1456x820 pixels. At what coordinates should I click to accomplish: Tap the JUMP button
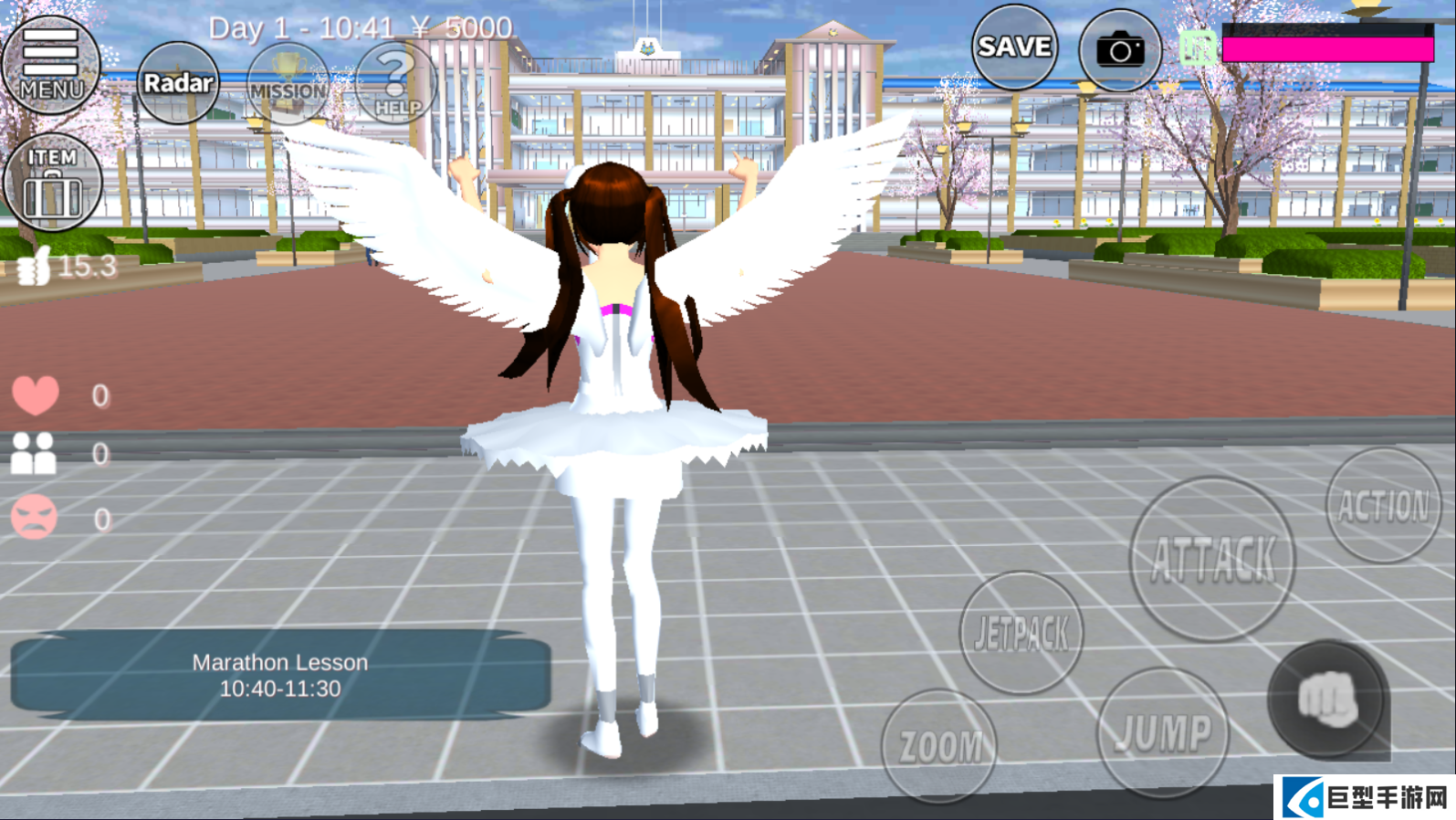pos(1163,732)
